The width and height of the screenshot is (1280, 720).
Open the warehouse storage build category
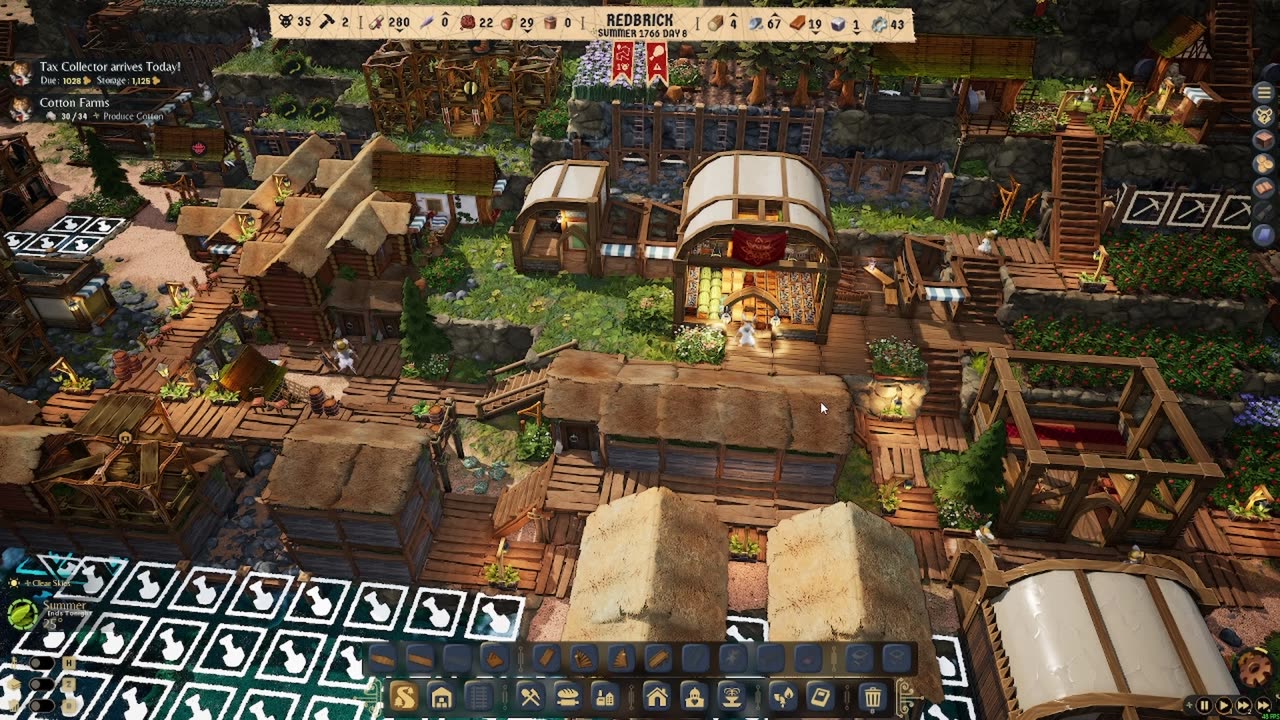(441, 696)
